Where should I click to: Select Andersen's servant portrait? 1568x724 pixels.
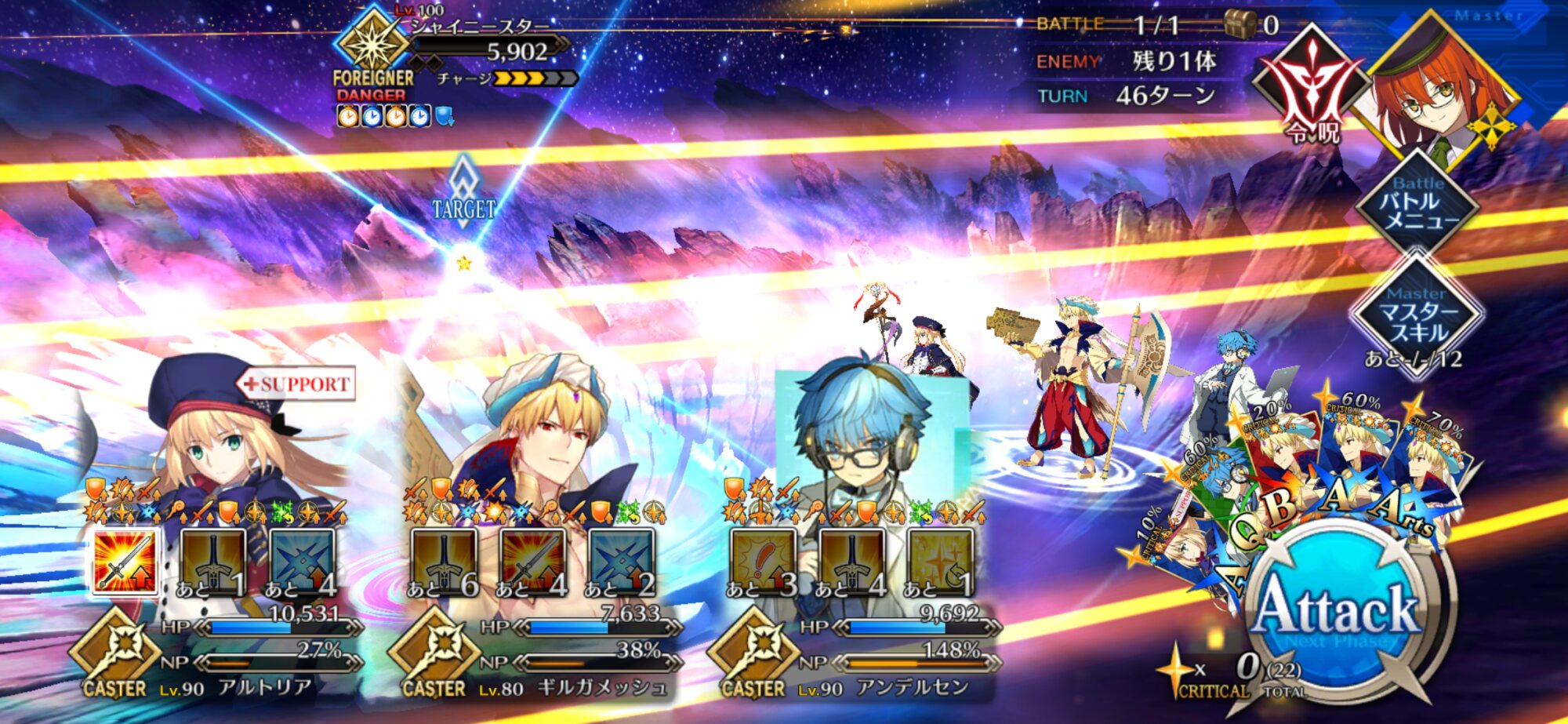[862, 439]
